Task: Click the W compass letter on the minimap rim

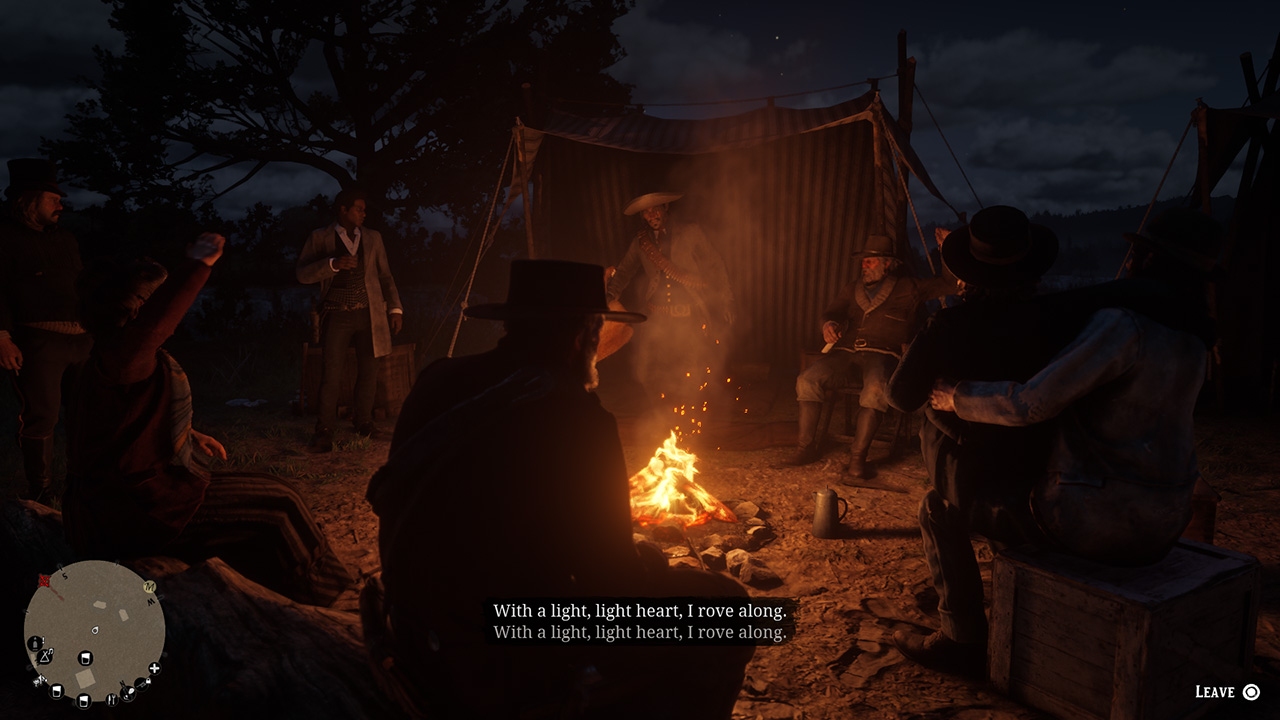Action: point(152,602)
